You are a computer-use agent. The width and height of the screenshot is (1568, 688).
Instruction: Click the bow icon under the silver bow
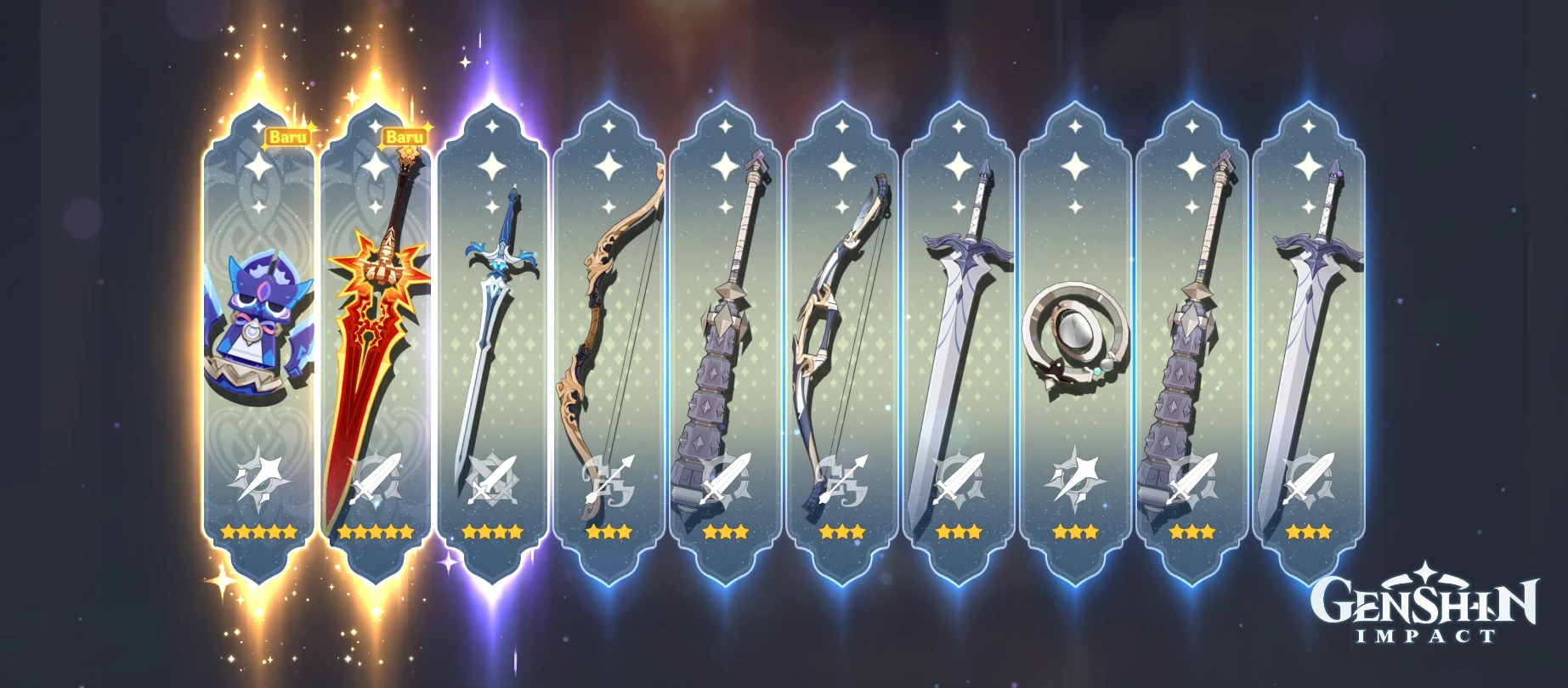[x=841, y=480]
